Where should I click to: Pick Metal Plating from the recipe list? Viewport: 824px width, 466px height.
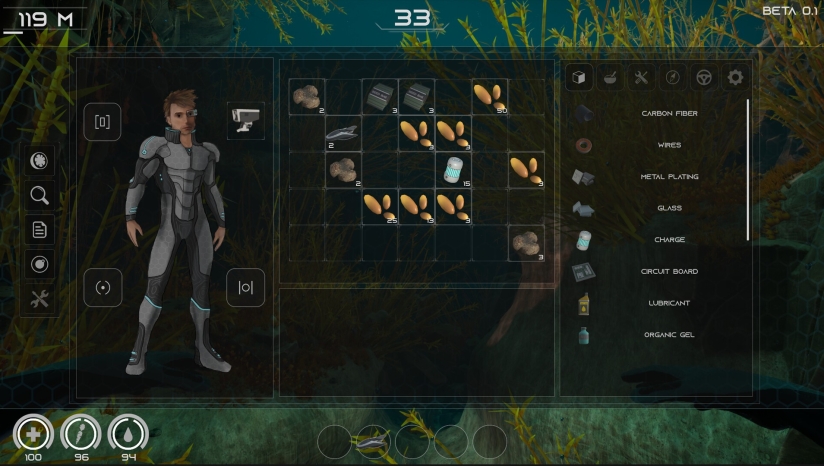669,177
